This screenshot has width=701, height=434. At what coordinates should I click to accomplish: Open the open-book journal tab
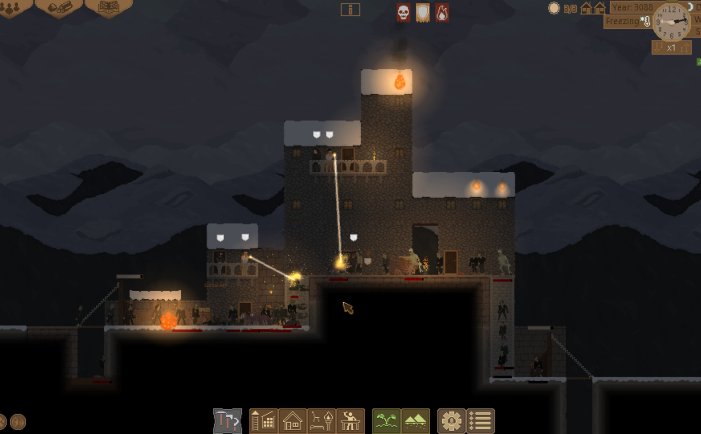[108, 6]
